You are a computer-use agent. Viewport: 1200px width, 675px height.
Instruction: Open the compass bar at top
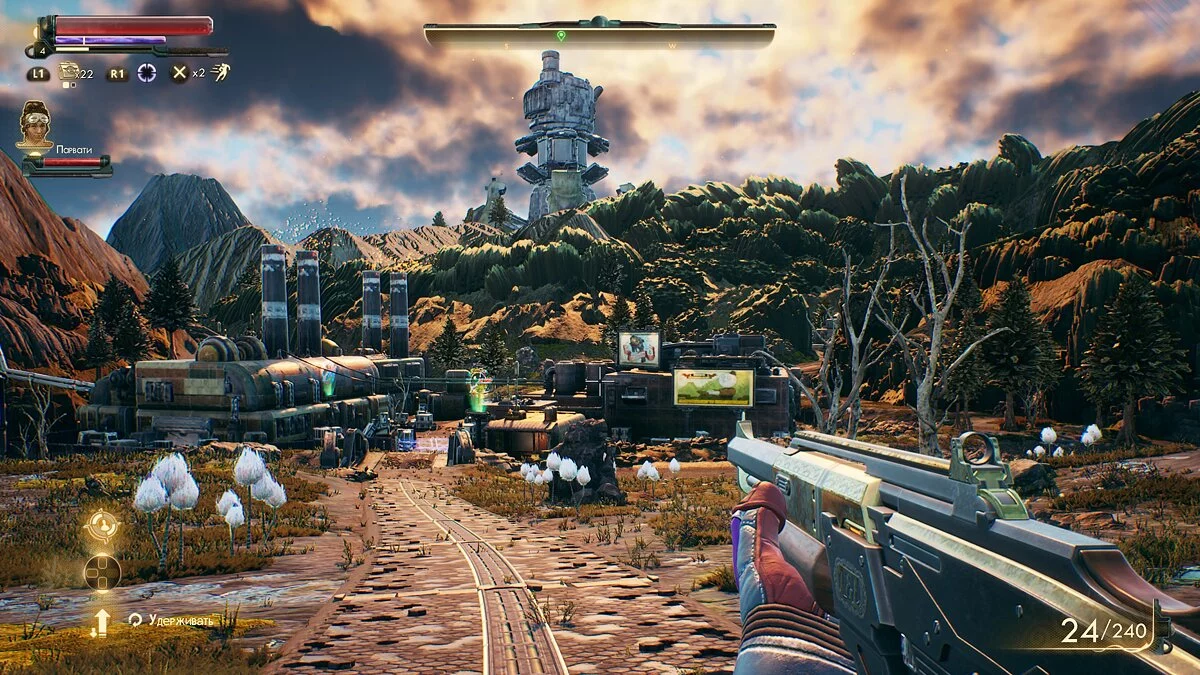click(x=599, y=35)
